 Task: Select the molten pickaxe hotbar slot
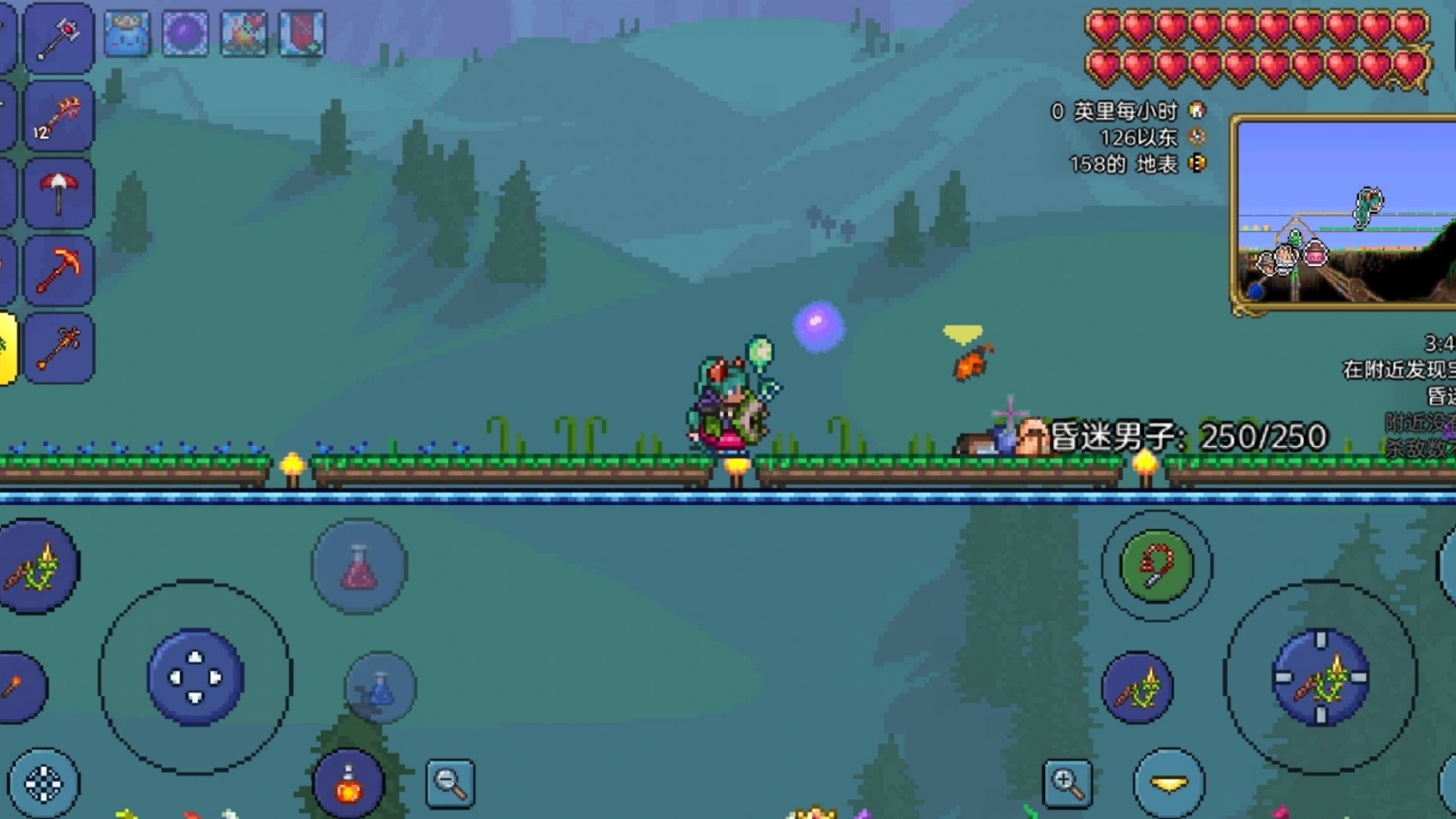tap(58, 271)
